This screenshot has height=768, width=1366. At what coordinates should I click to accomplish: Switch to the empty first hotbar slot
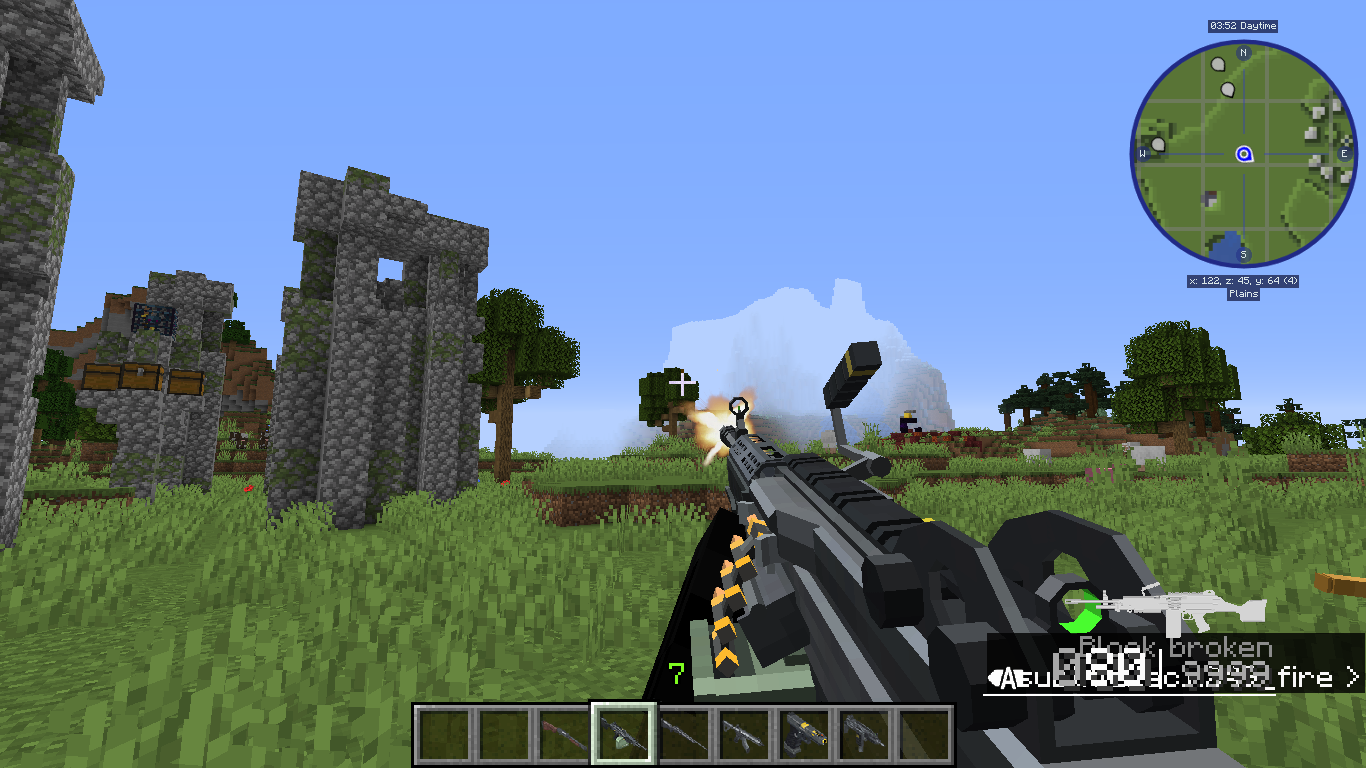point(445,733)
